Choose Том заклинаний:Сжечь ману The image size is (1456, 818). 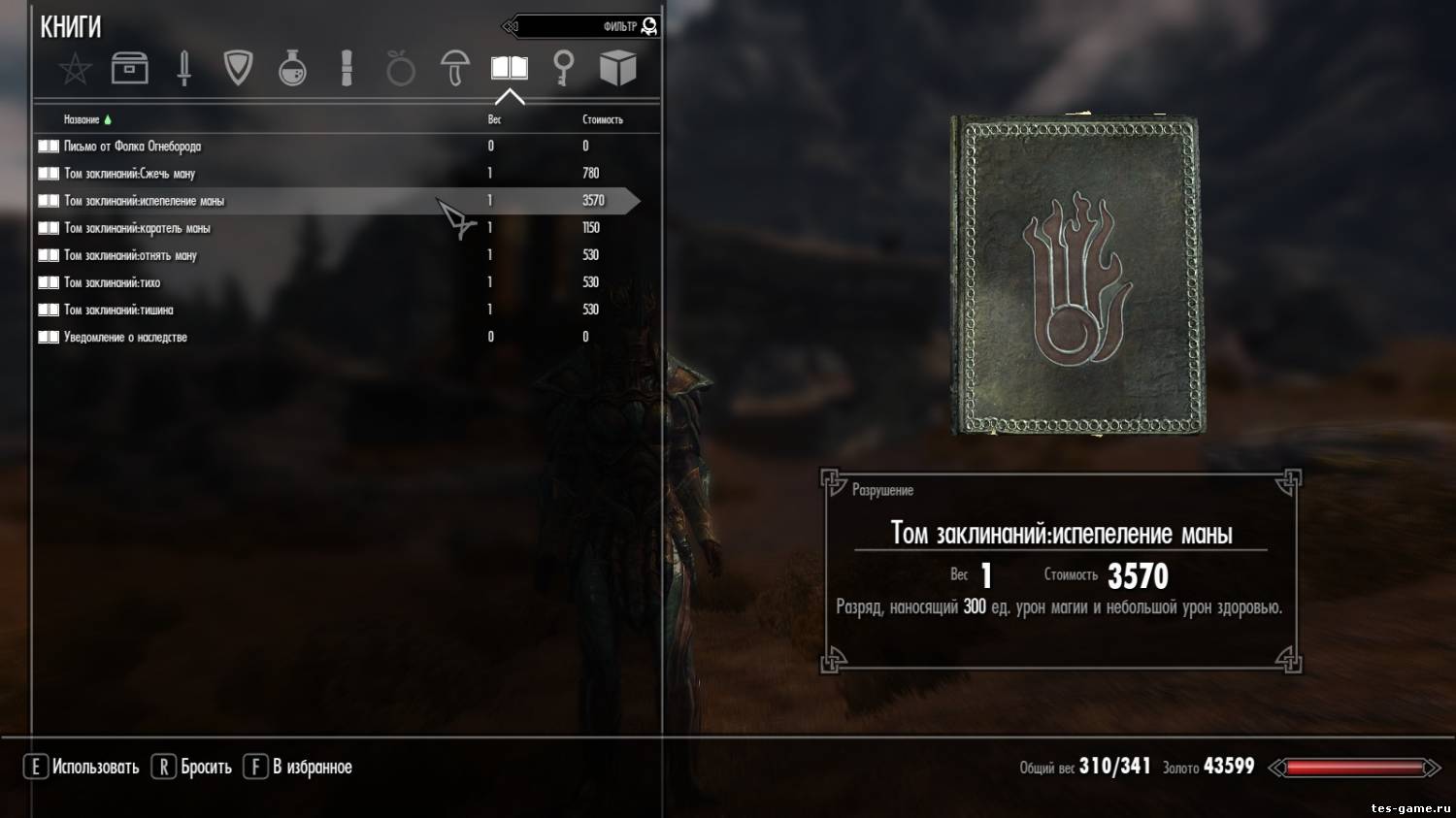point(130,174)
